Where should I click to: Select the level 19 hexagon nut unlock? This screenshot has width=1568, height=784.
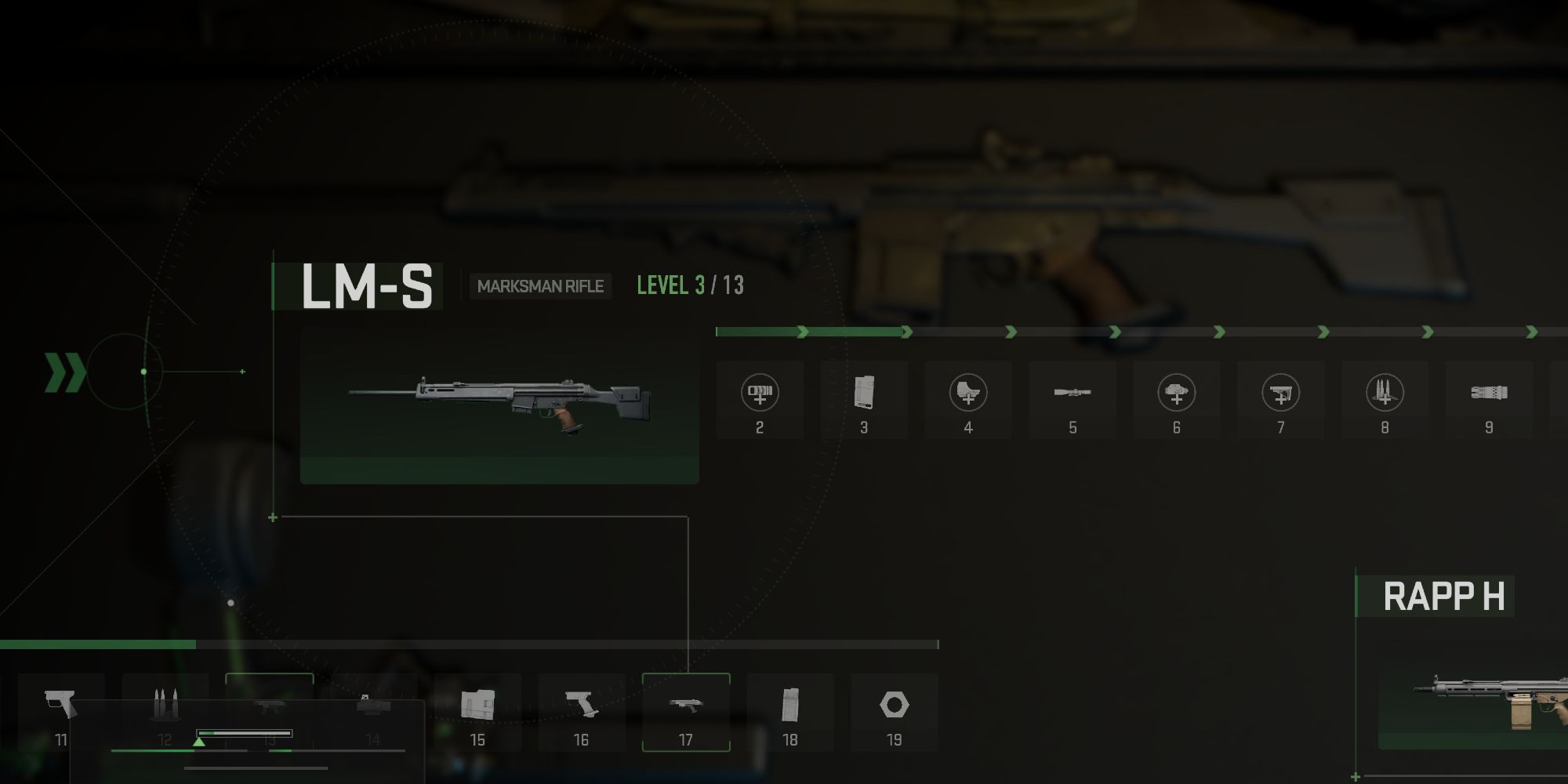click(x=895, y=712)
